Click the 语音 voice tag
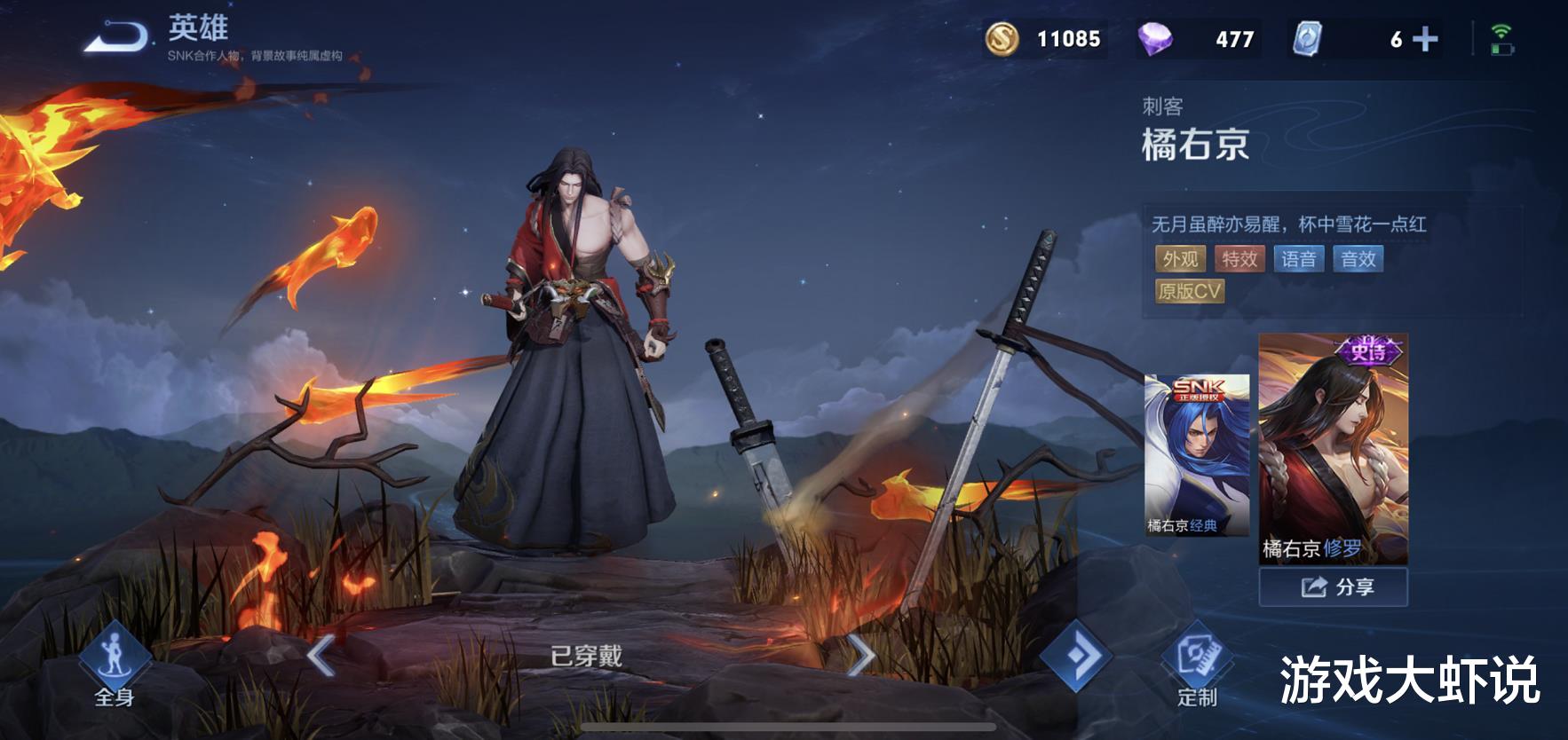Image resolution: width=1568 pixels, height=740 pixels. 1299,259
